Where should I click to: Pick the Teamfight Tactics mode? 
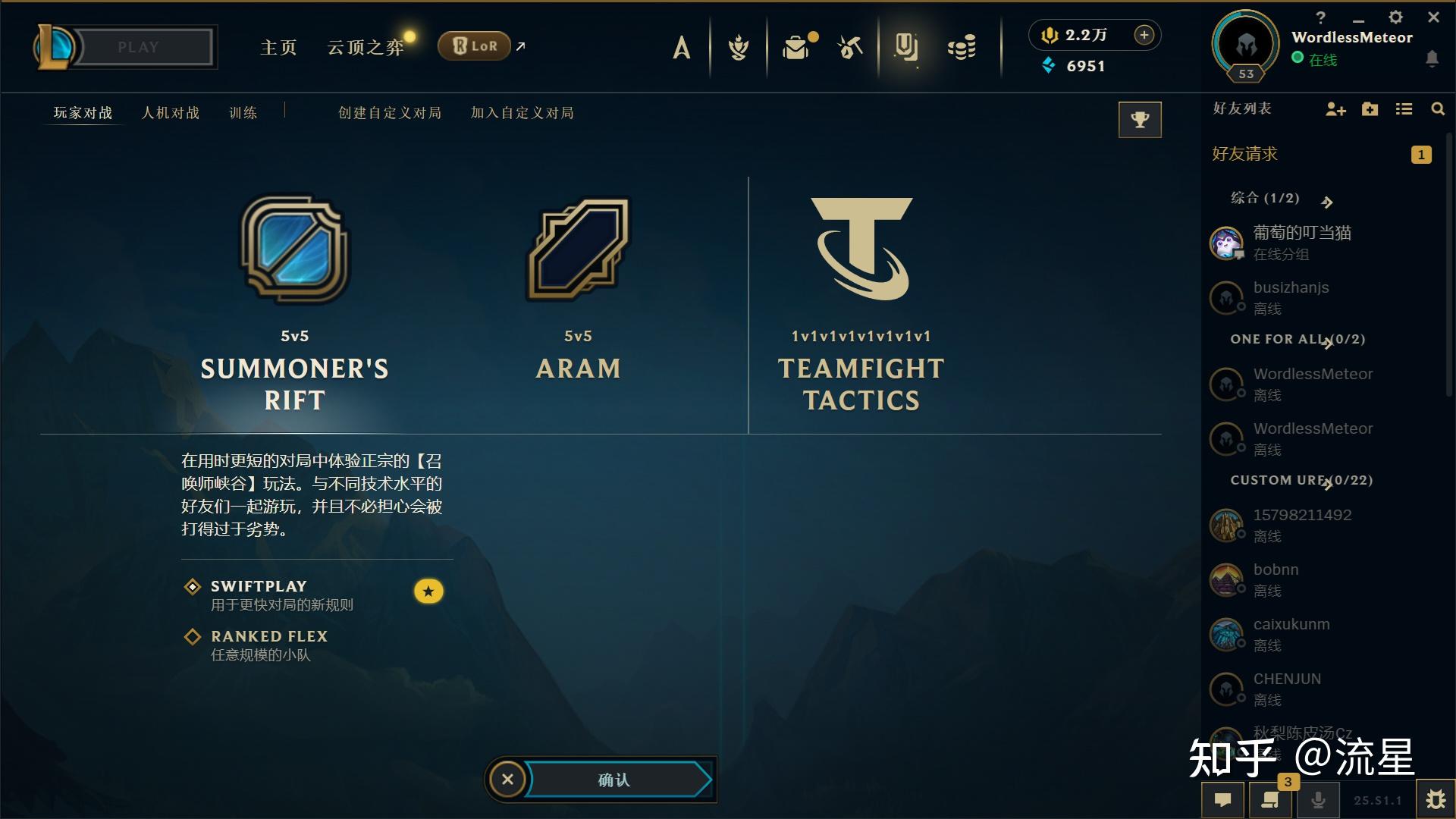pos(861,303)
